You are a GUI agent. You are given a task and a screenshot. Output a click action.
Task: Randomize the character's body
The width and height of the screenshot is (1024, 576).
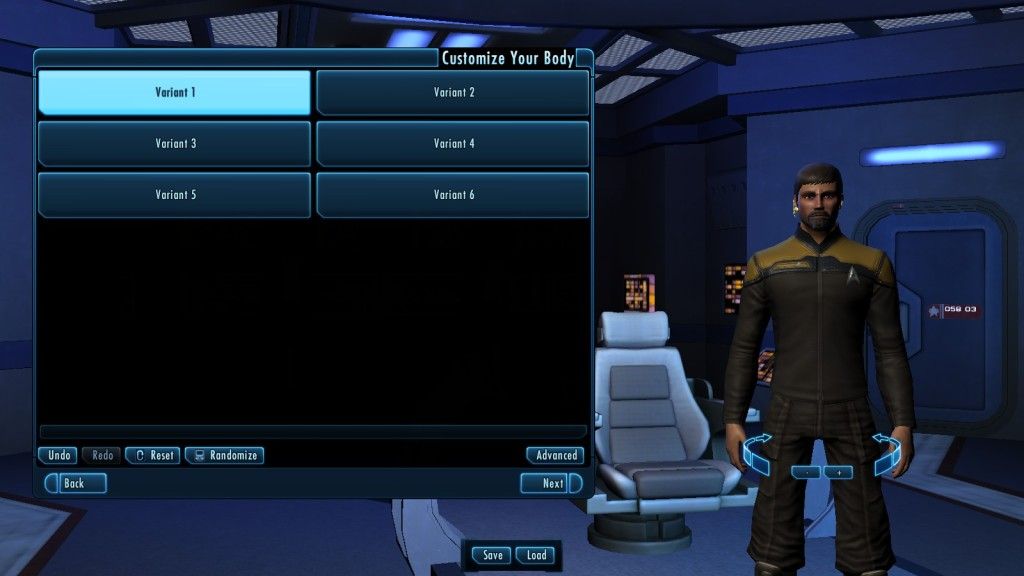pos(224,455)
